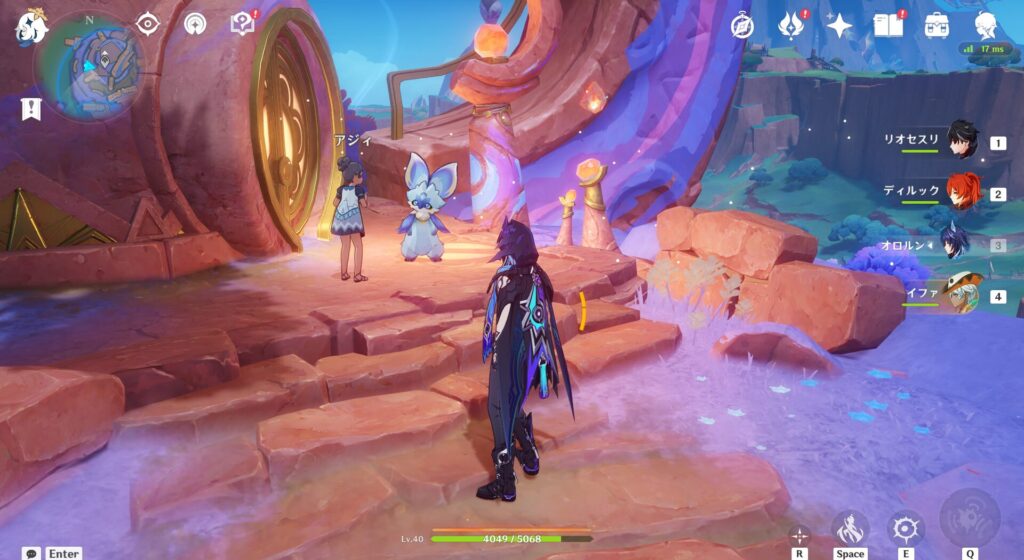Open the backpack inventory
This screenshot has width=1024, height=560.
pyautogui.click(x=937, y=25)
